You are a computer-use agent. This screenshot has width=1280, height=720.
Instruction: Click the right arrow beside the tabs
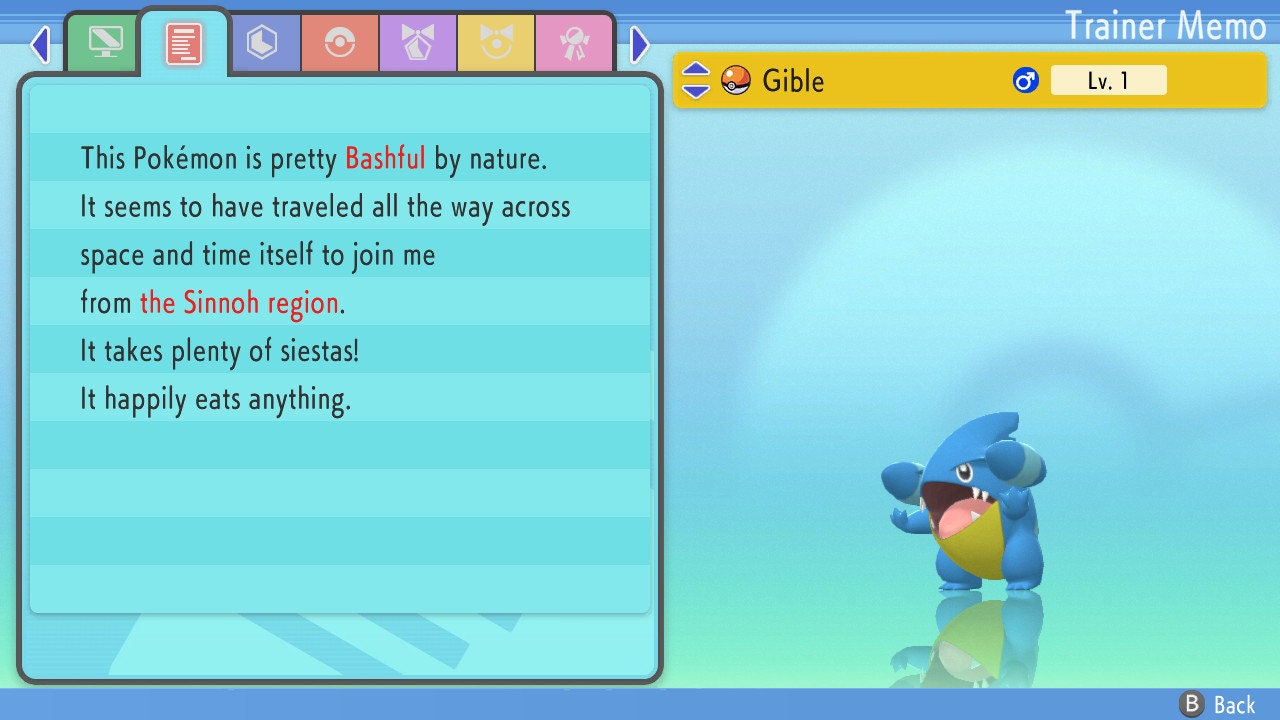(640, 44)
